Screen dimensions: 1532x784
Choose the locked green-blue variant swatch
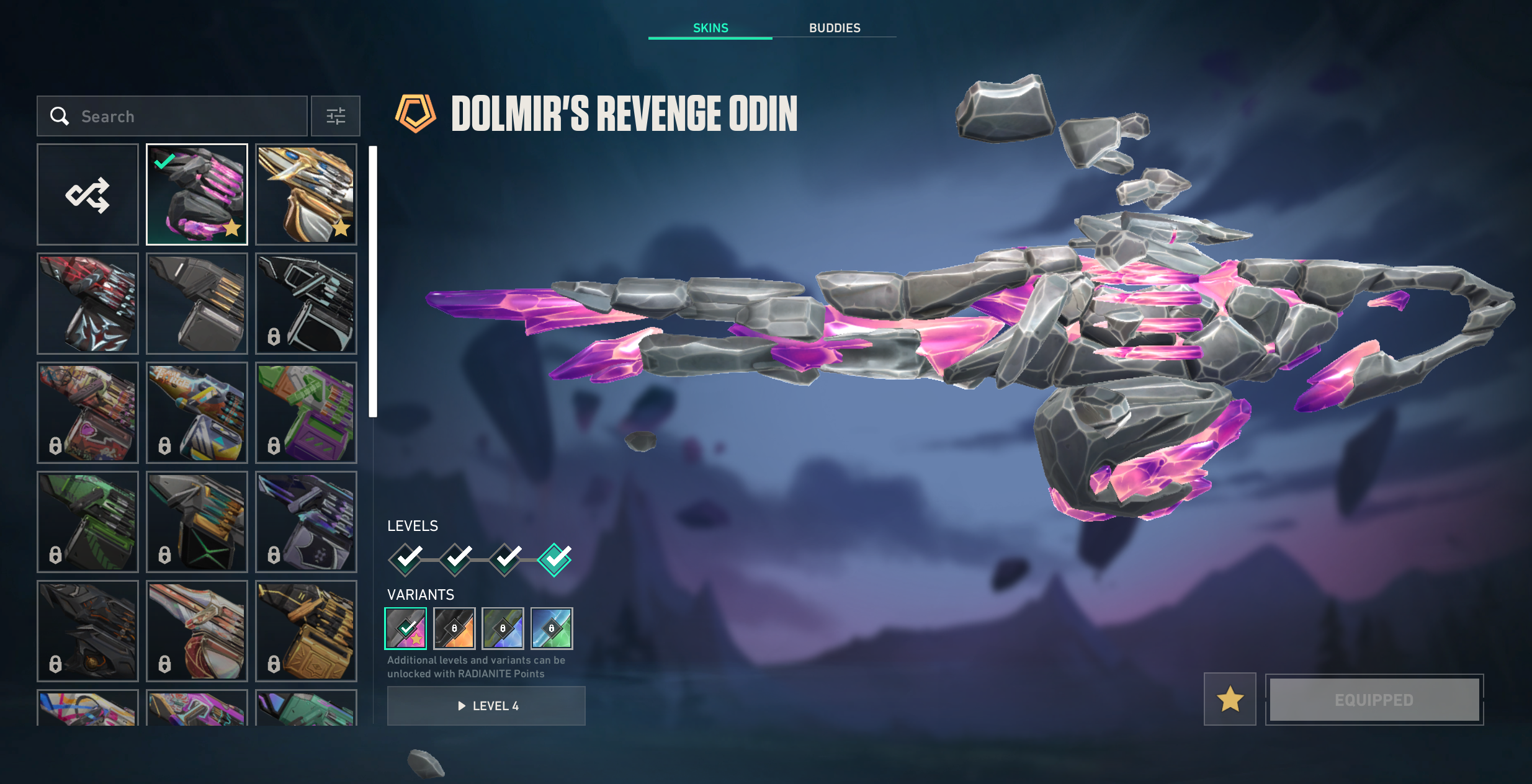[x=552, y=628]
